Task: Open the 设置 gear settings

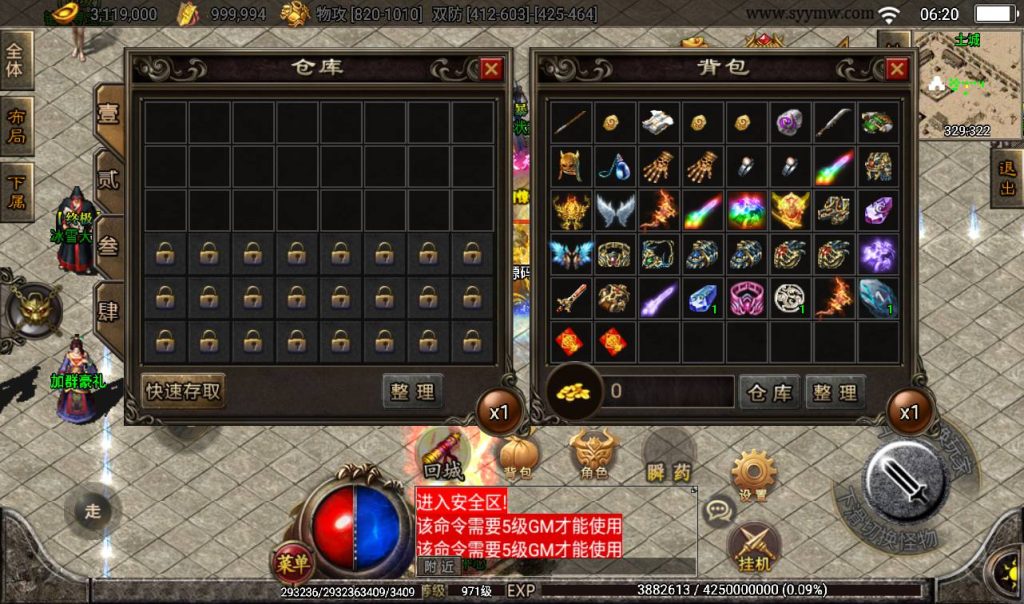Action: coord(754,474)
